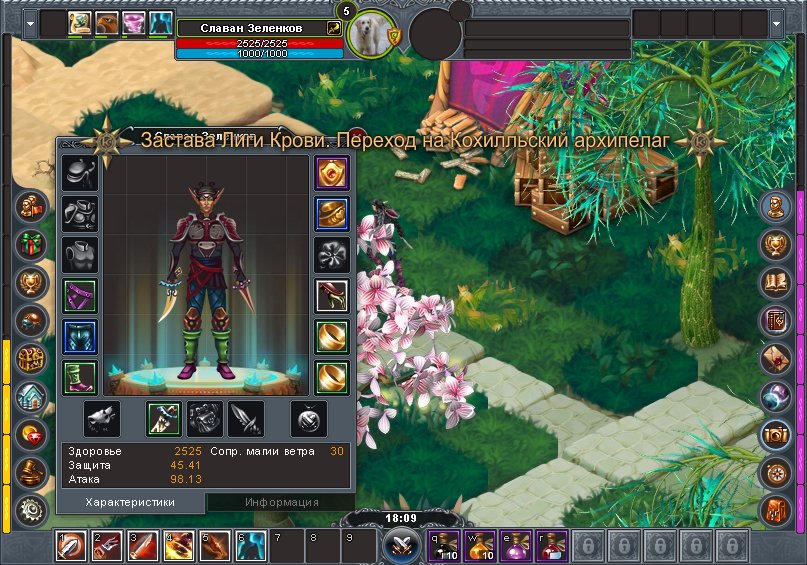The image size is (807, 565).
Task: Switch to the Информация tab
Action: (281, 502)
